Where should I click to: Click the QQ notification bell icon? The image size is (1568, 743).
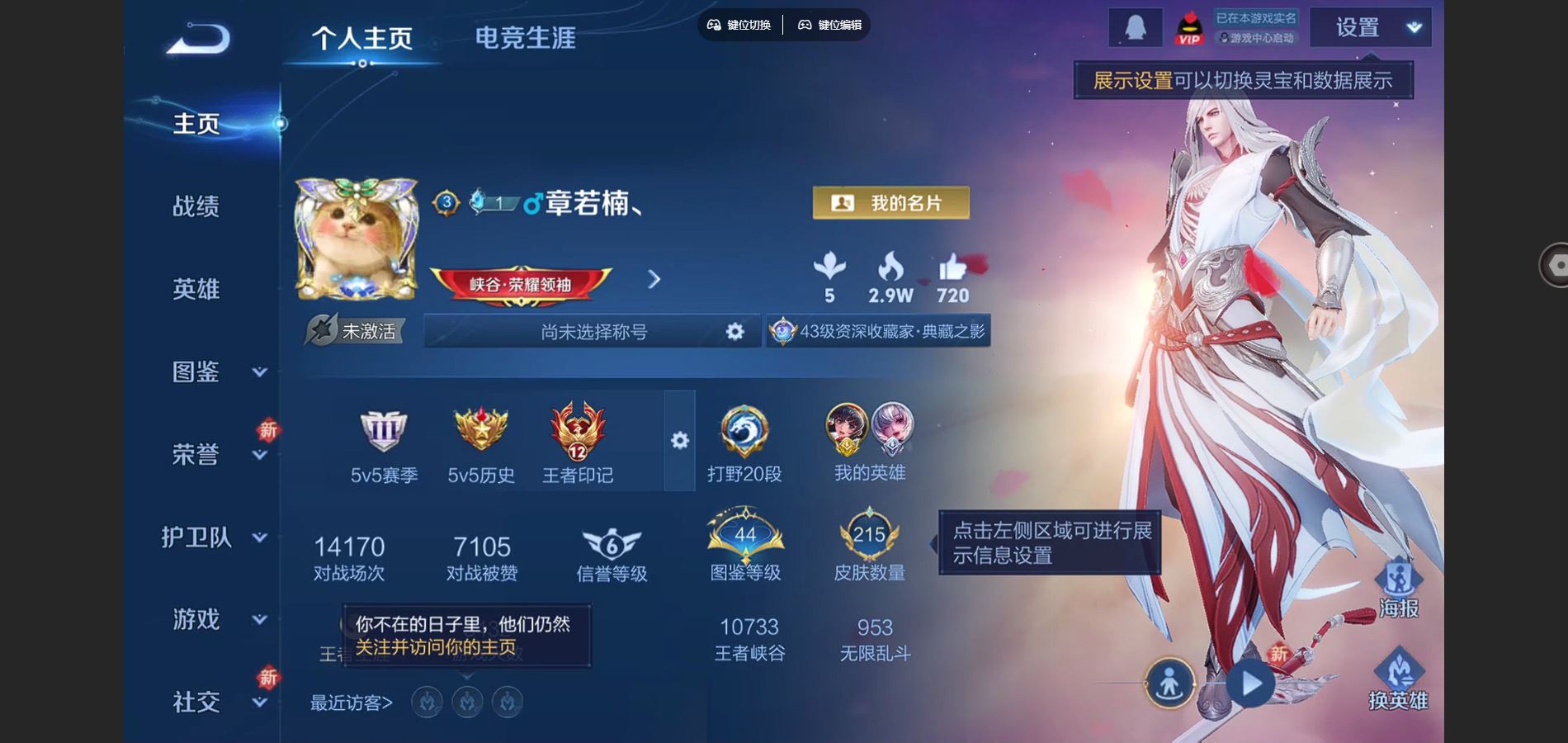pos(1136,27)
